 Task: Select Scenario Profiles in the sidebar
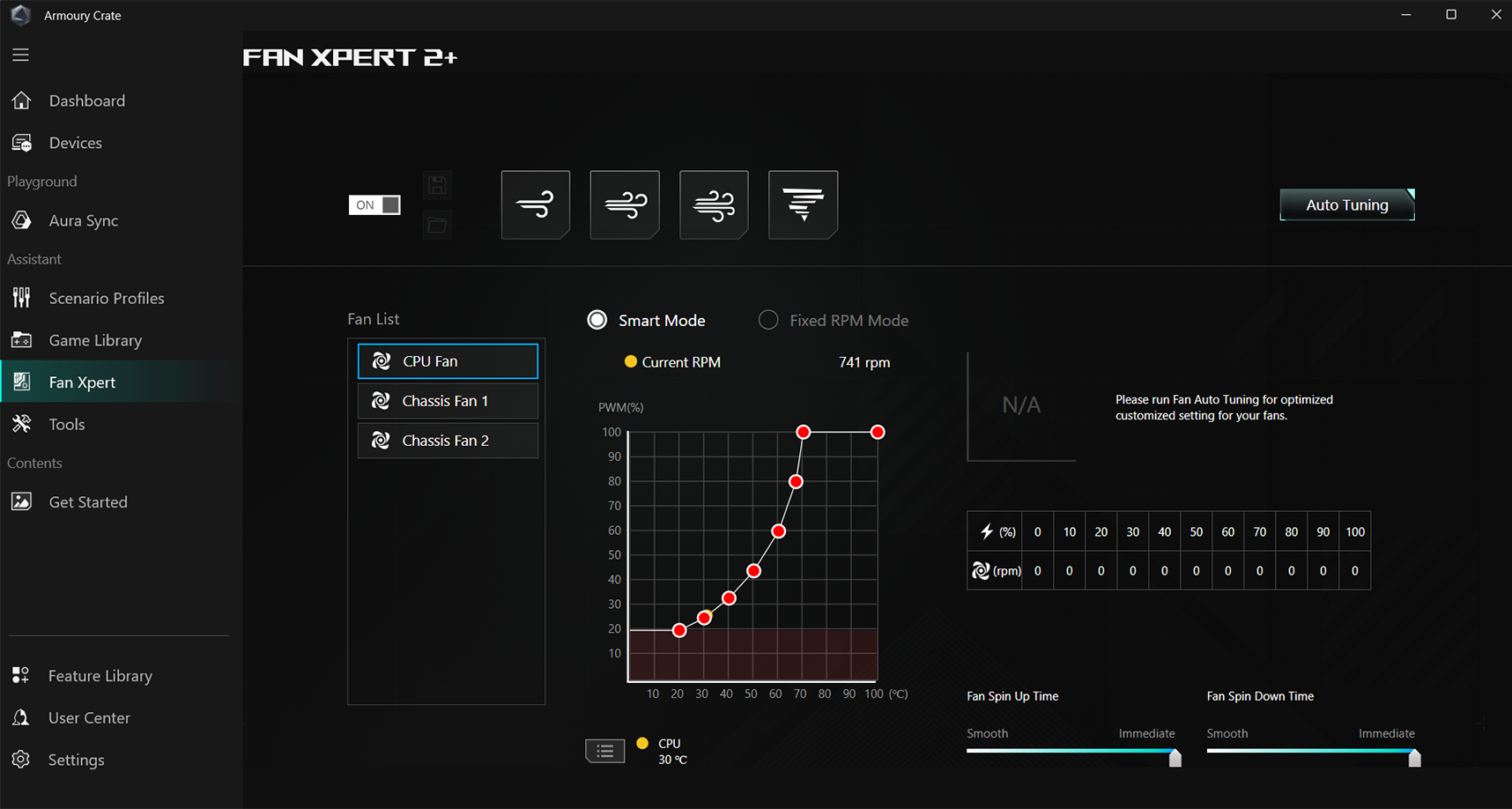pyautogui.click(x=106, y=298)
